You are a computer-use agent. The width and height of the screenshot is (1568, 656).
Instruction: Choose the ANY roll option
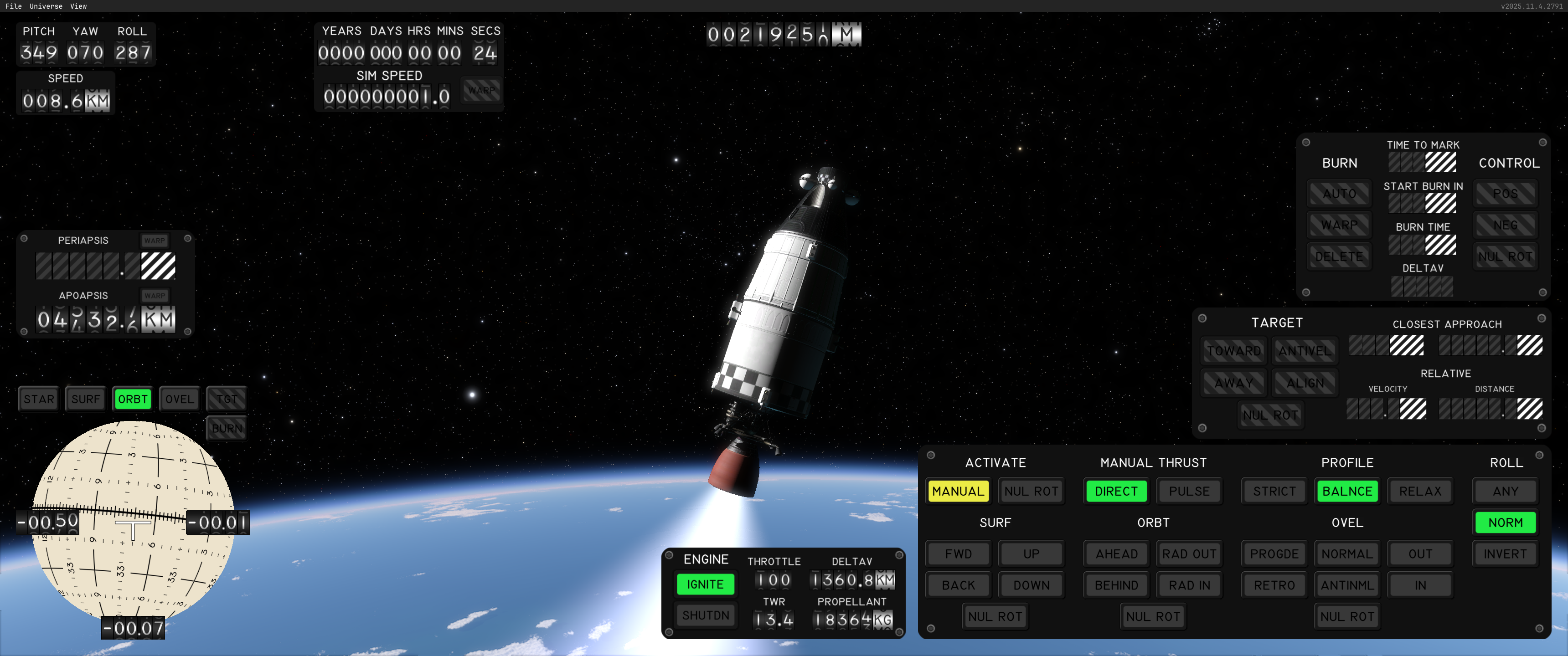tap(1505, 491)
